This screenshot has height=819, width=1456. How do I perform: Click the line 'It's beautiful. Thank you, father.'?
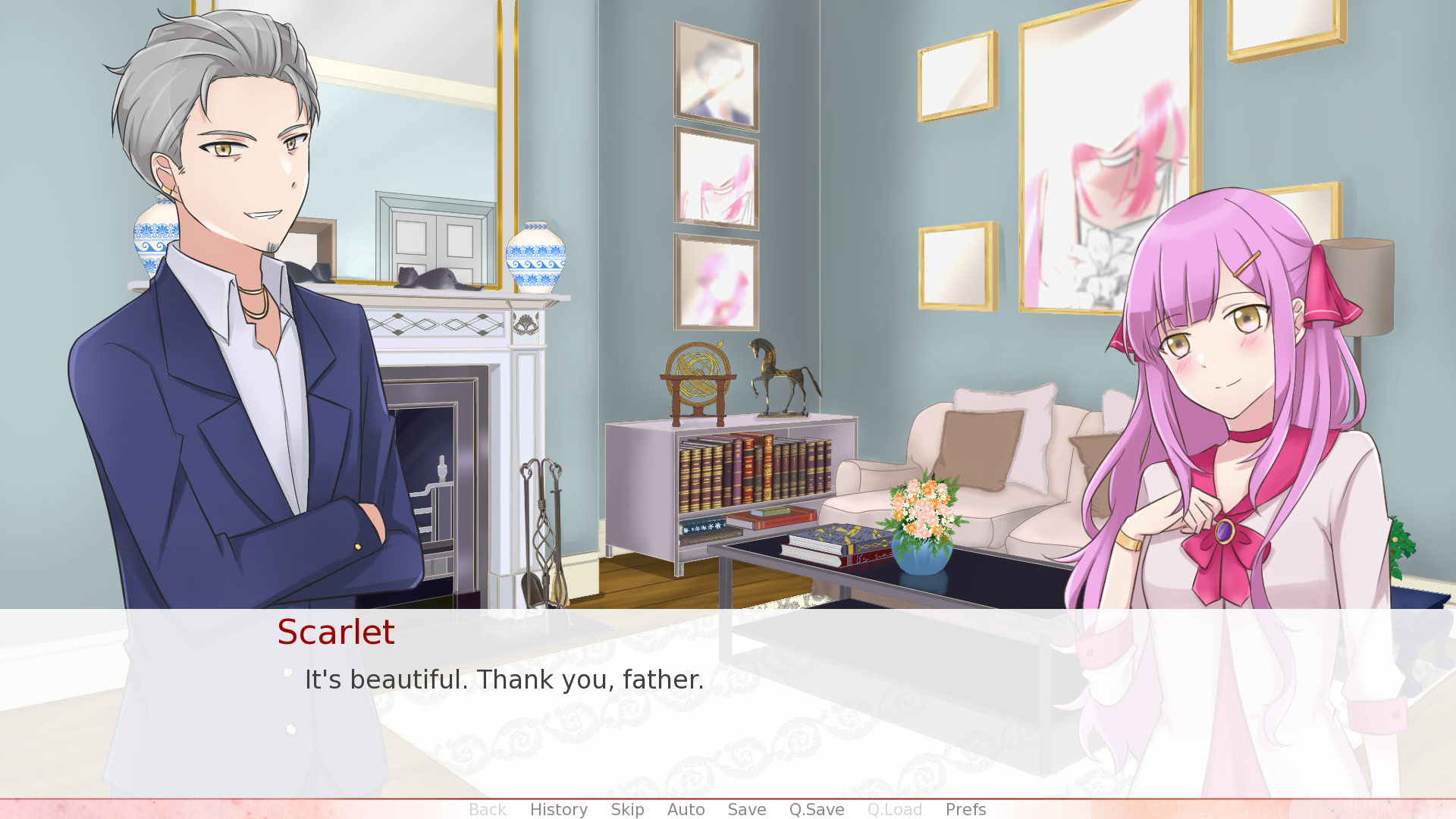coord(504,680)
